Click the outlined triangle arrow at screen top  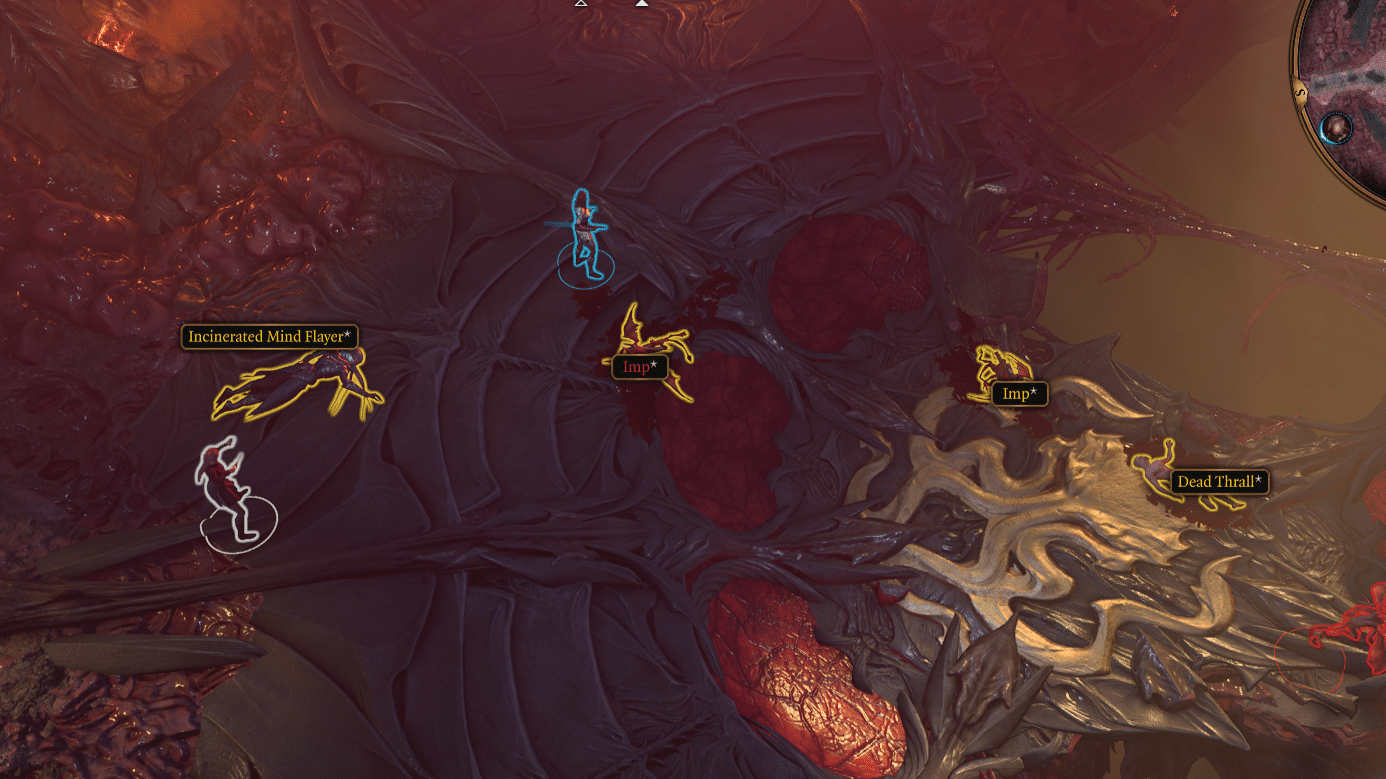tap(580, 5)
